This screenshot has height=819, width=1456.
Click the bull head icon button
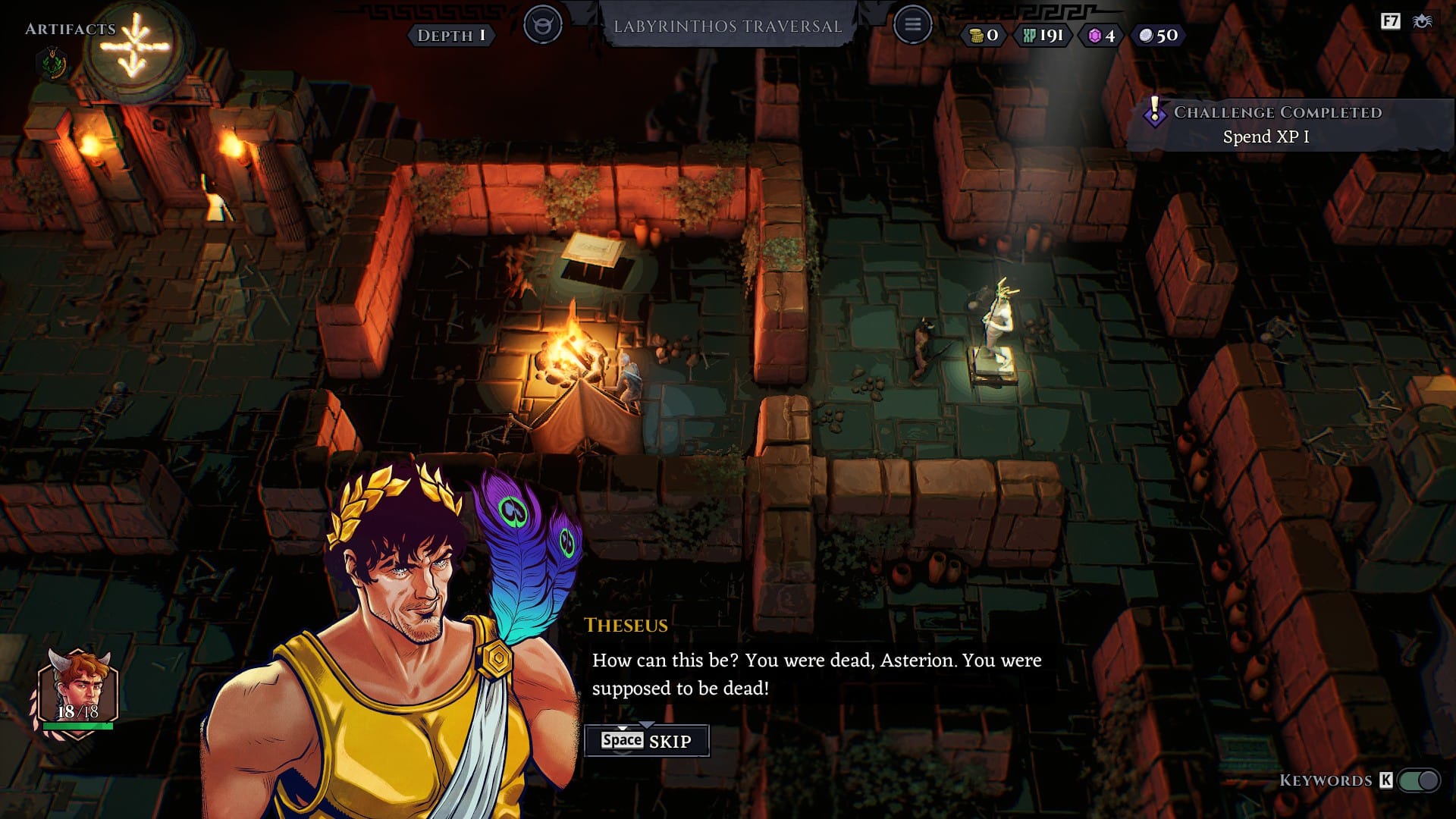point(543,25)
